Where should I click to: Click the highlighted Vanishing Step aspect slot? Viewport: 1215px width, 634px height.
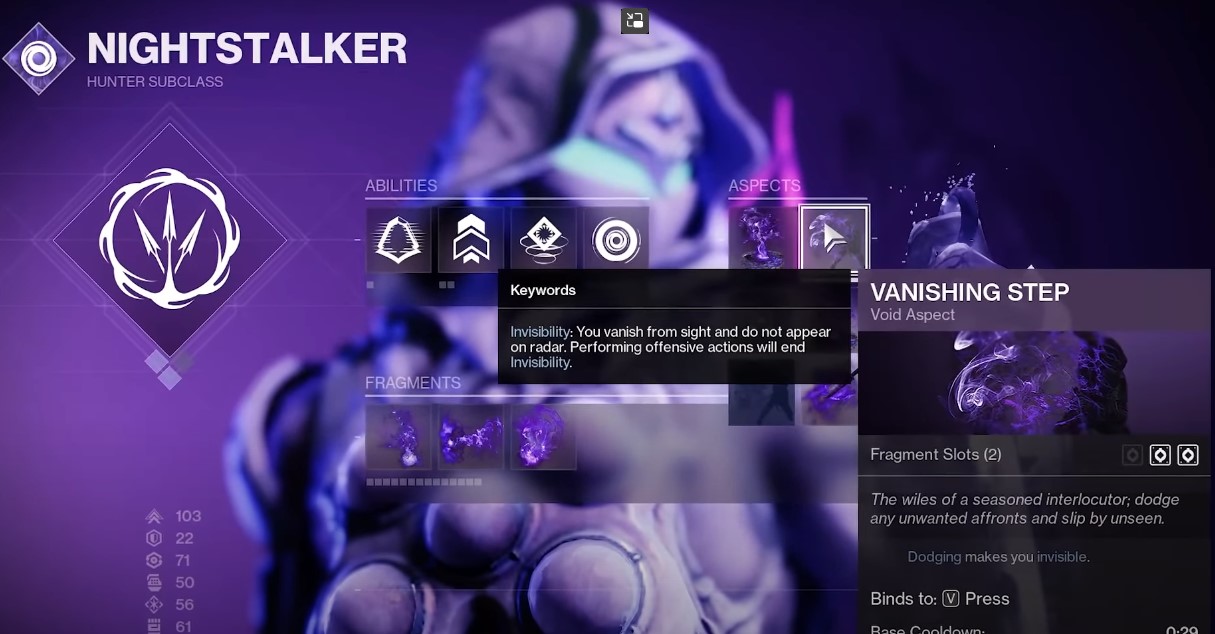[x=835, y=238]
